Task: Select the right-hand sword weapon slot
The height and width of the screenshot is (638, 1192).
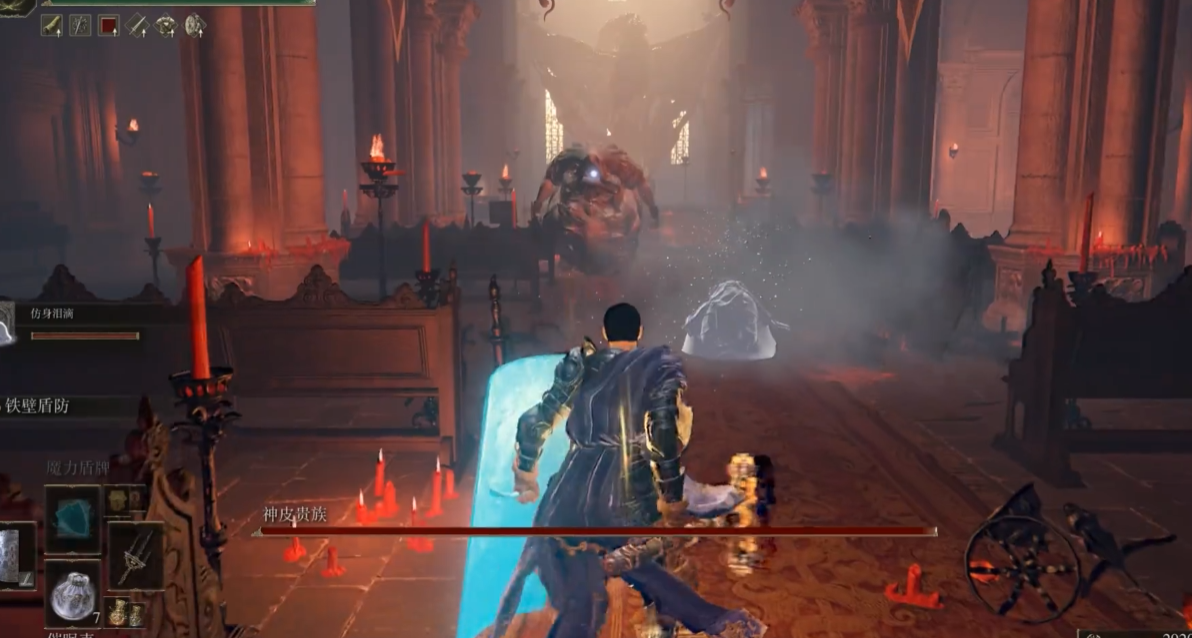Action: (x=136, y=556)
